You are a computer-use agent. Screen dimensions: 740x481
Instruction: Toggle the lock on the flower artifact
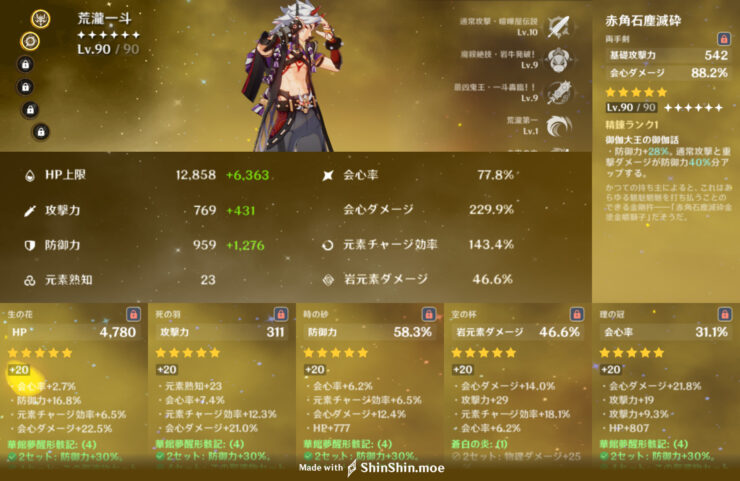click(131, 314)
